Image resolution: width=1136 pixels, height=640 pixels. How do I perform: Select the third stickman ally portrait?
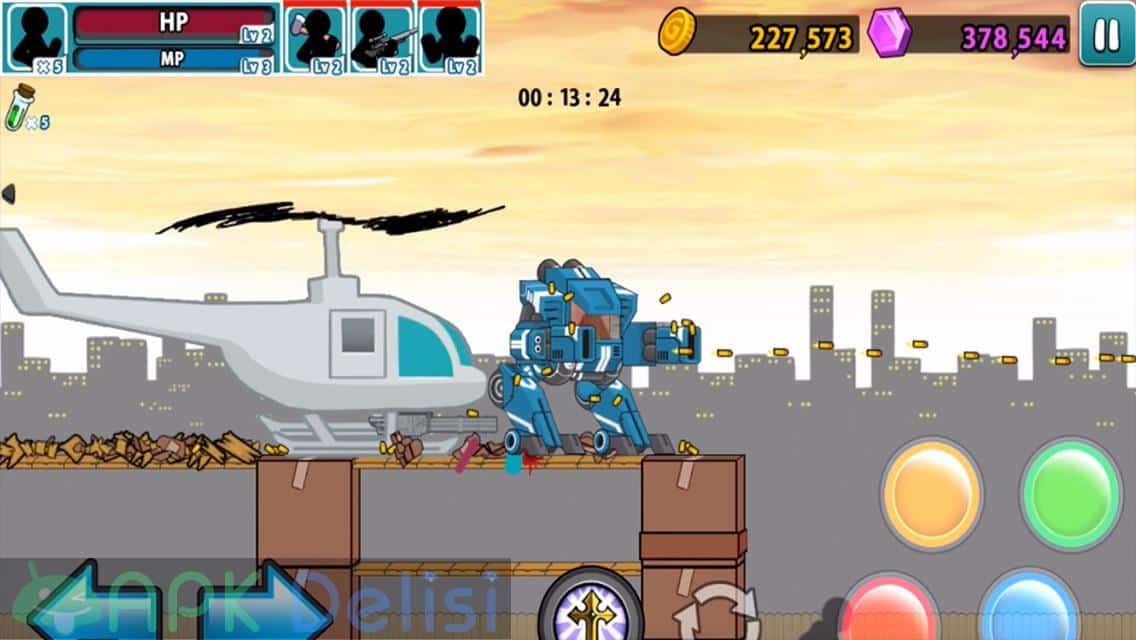(x=450, y=38)
